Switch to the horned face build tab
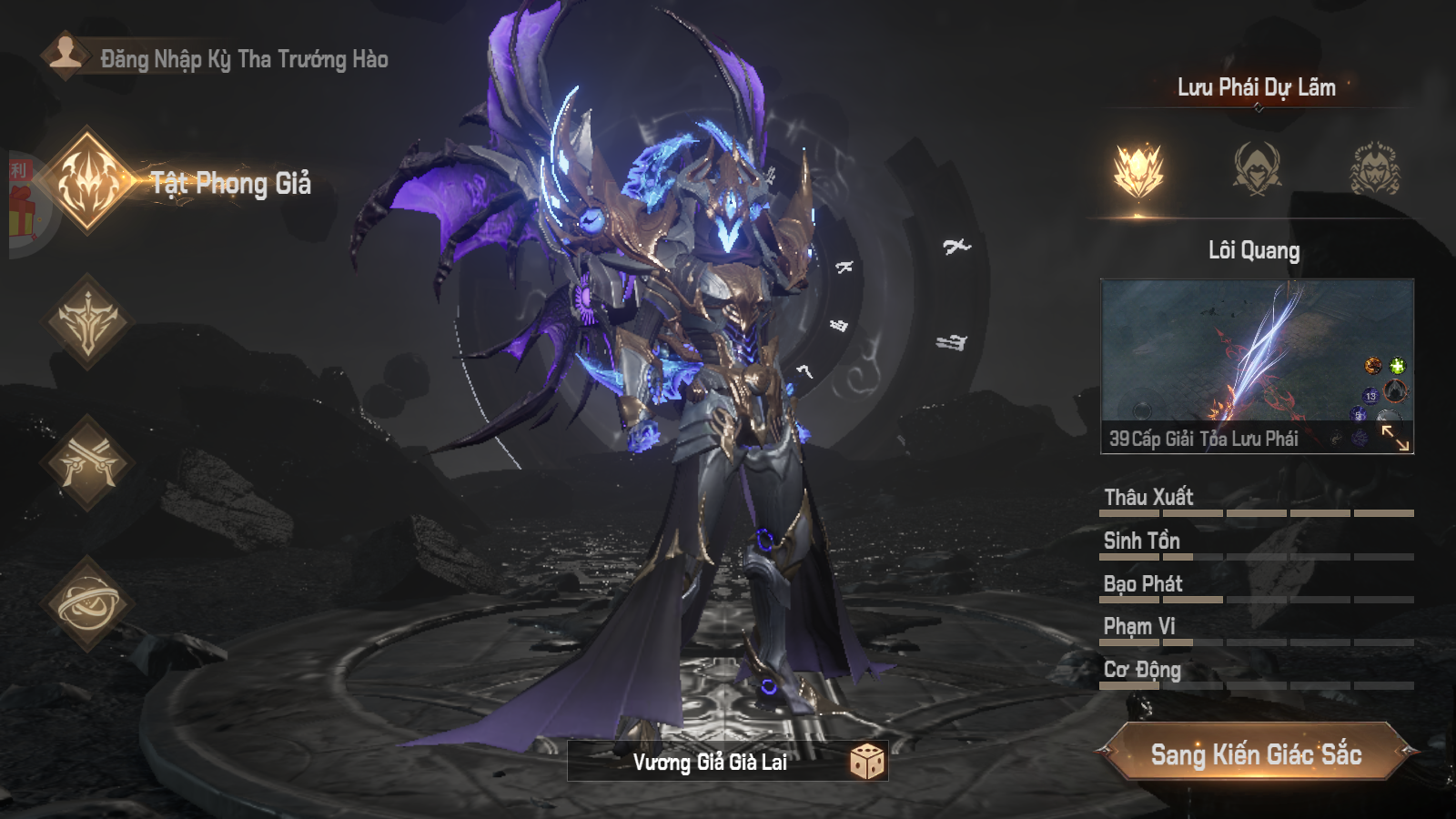Viewport: 1456px width, 819px height. coord(1374,169)
